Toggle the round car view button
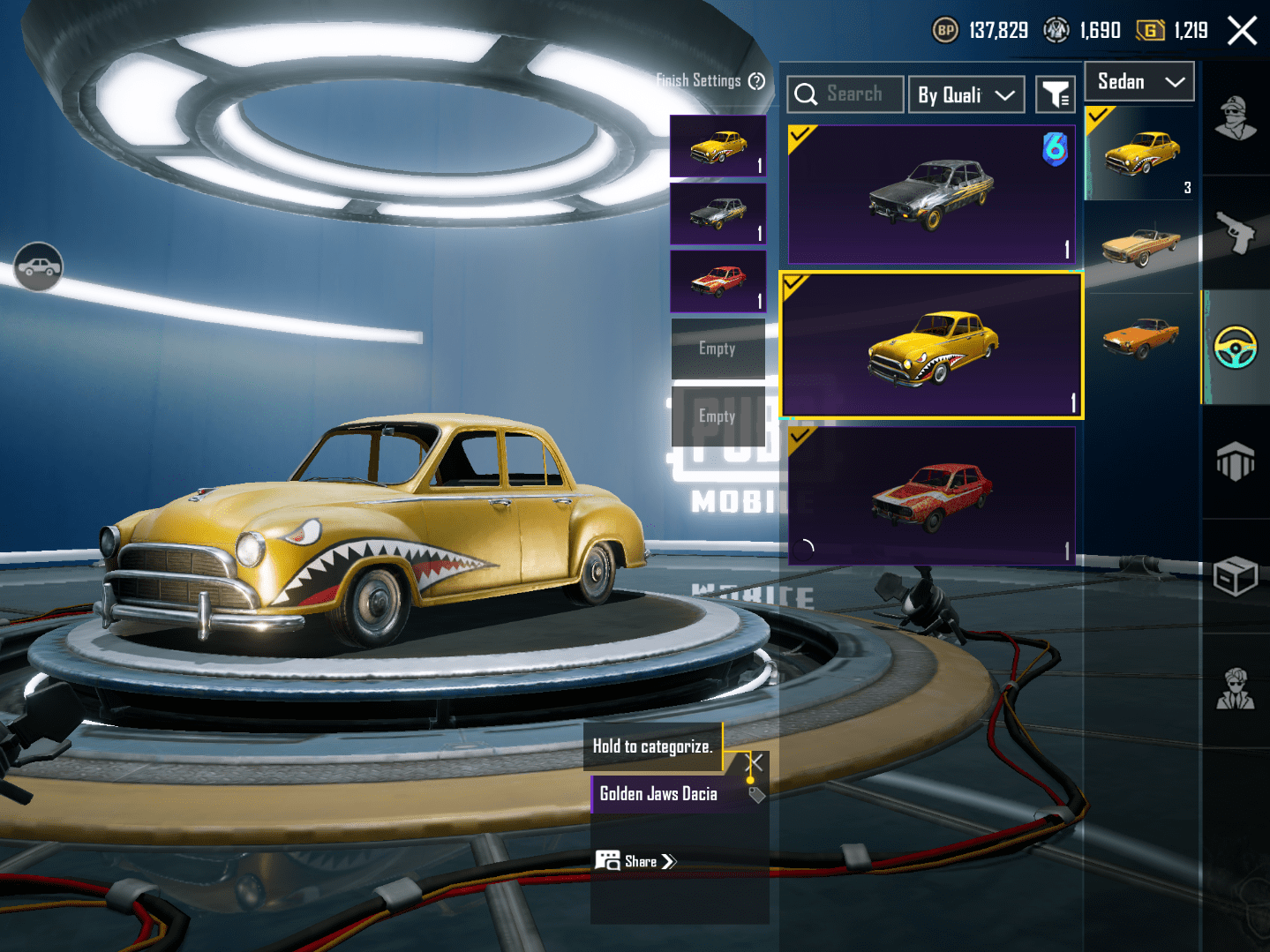This screenshot has height=952, width=1270. (x=38, y=266)
